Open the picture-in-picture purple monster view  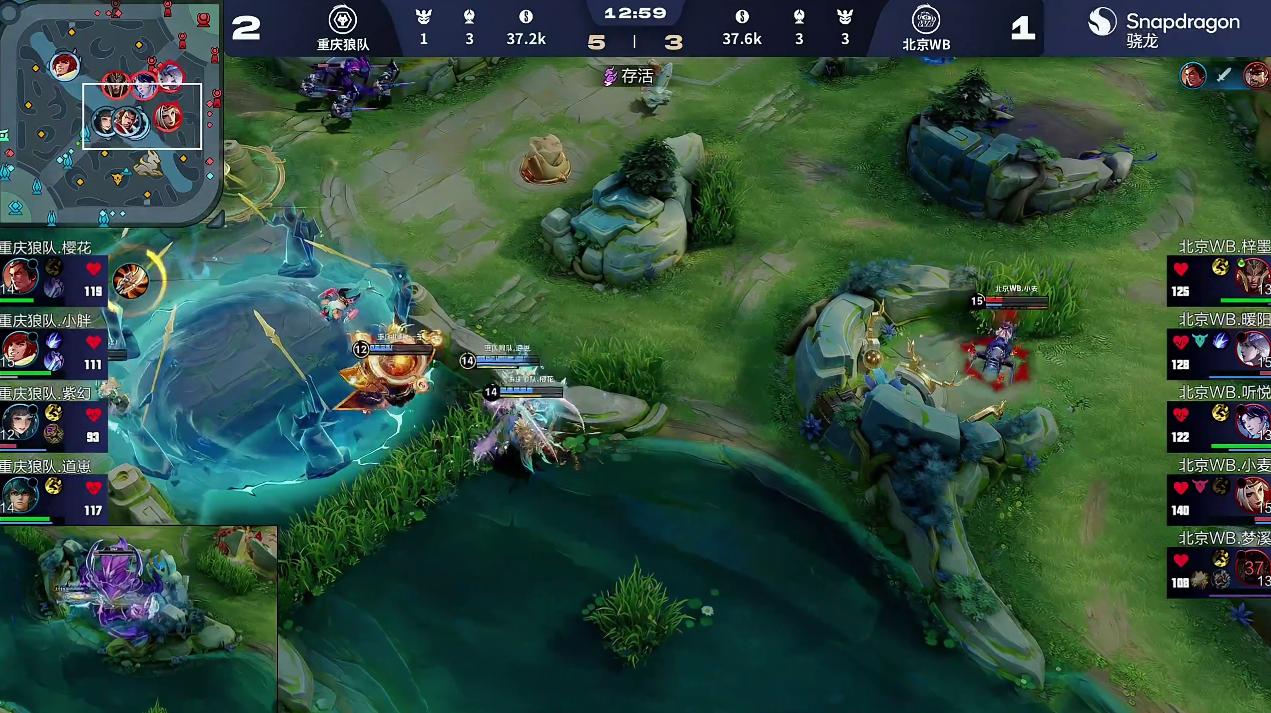coord(138,619)
